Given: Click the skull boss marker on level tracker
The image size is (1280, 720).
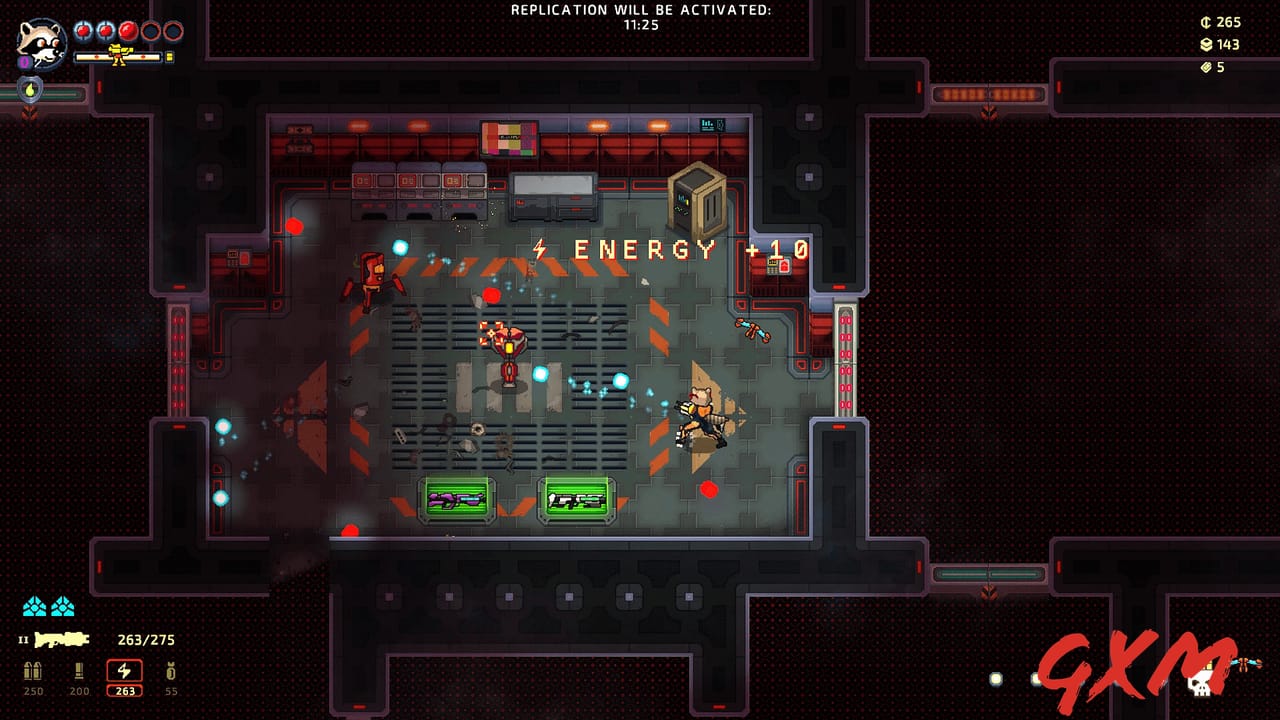Looking at the screenshot, I should pyautogui.click(x=1200, y=683).
